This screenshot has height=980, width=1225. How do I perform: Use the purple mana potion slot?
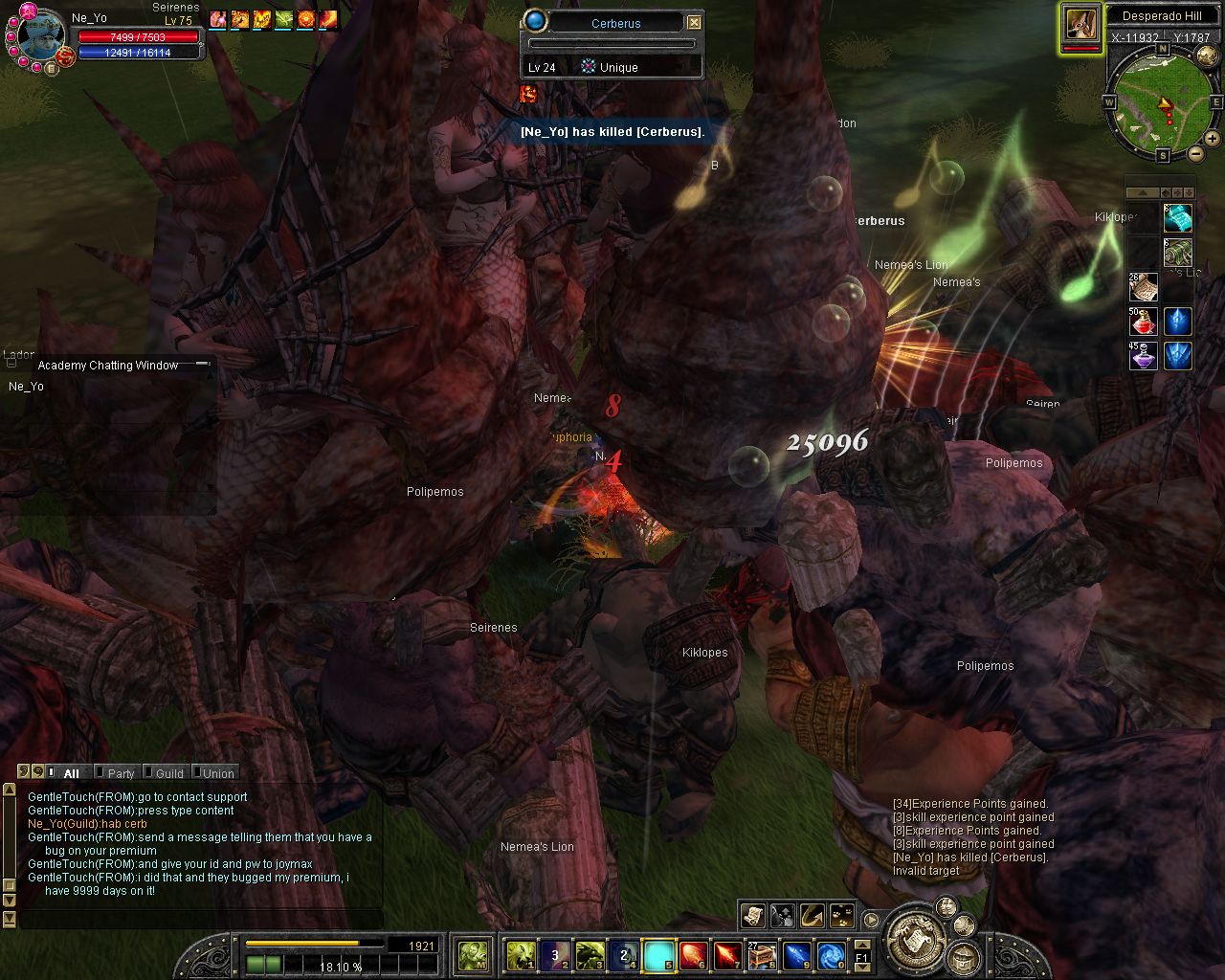1145,356
